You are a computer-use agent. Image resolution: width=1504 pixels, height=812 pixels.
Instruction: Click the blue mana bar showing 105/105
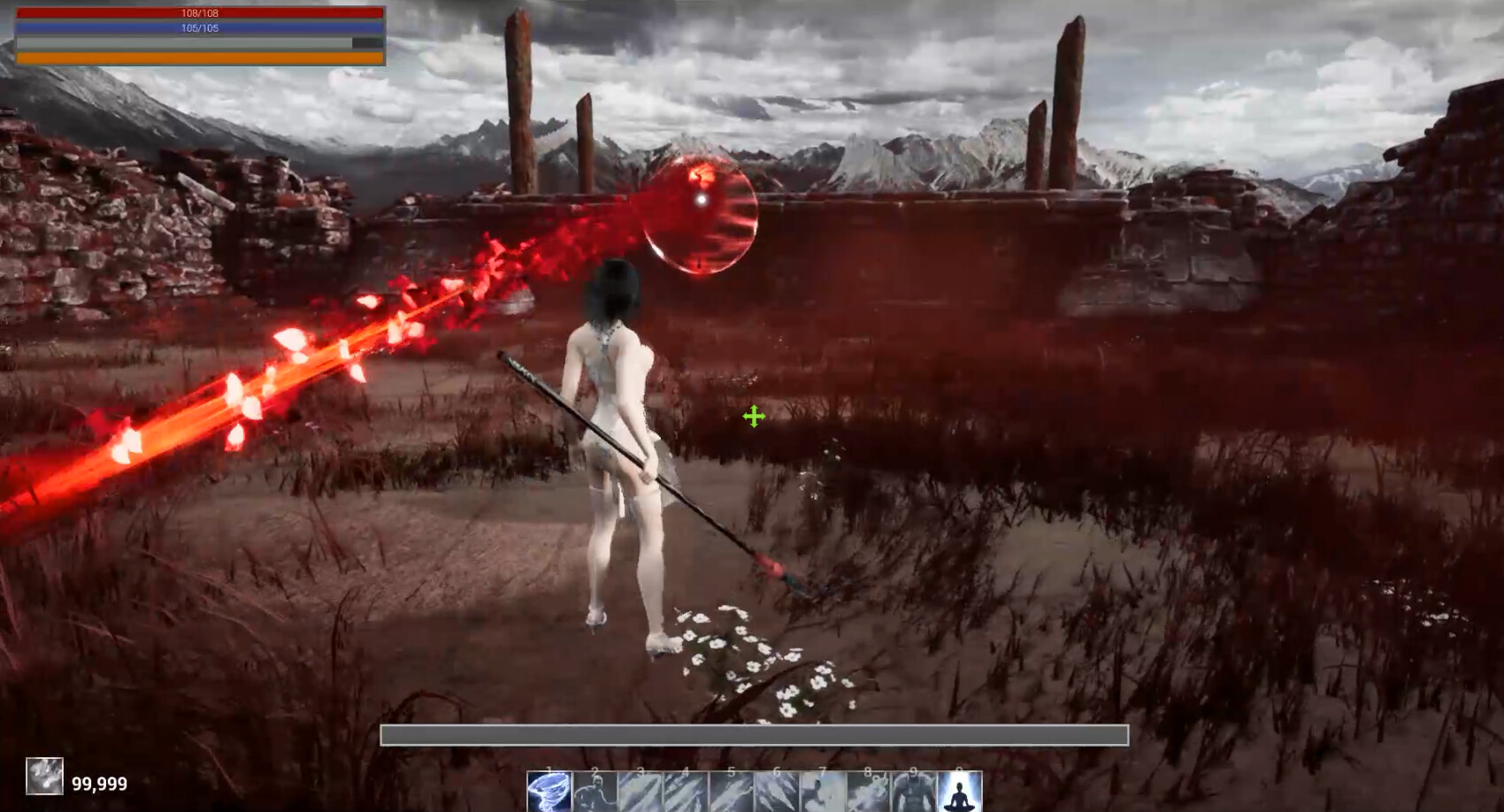[x=202, y=29]
